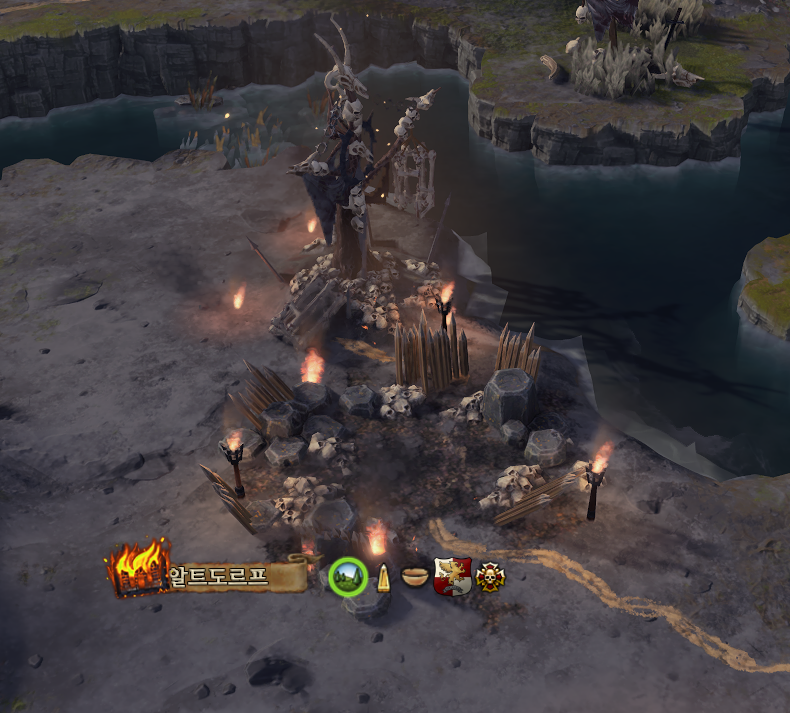The width and height of the screenshot is (790, 713).
Task: Click the skull cross emblem icon
Action: [490, 576]
